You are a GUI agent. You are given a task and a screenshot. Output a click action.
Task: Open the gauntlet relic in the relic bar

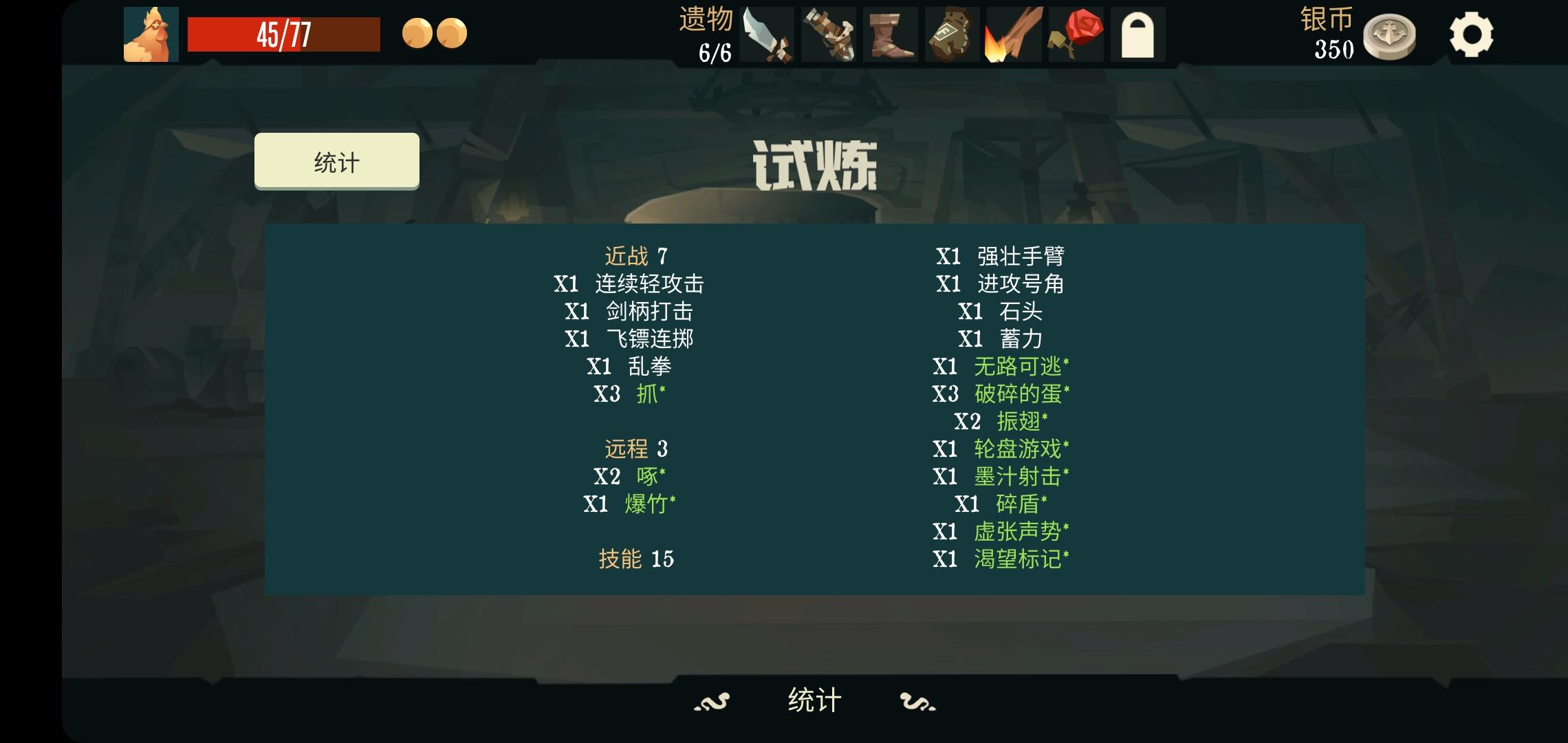pos(828,33)
